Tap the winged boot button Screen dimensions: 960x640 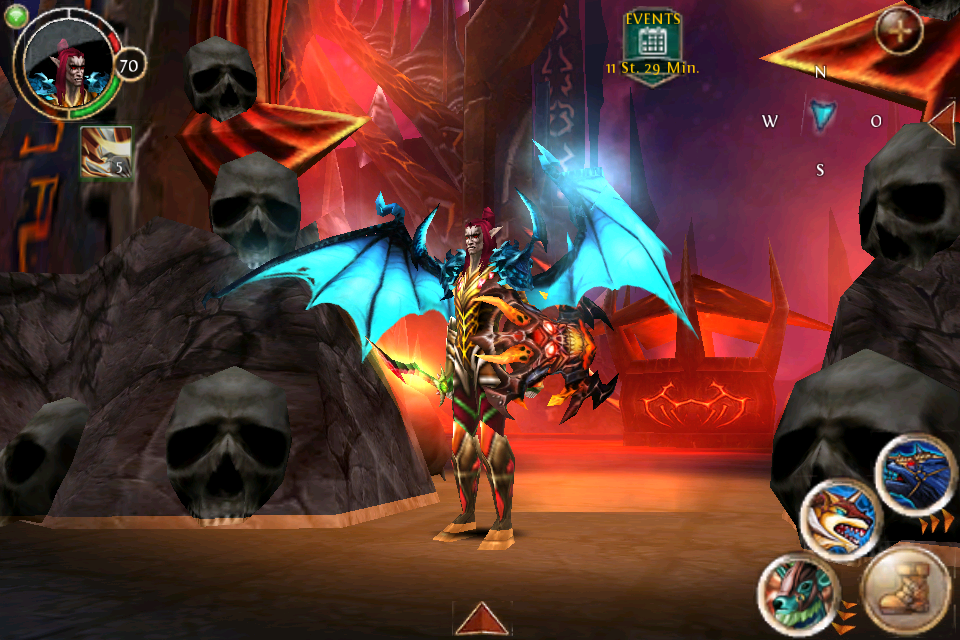(x=904, y=589)
